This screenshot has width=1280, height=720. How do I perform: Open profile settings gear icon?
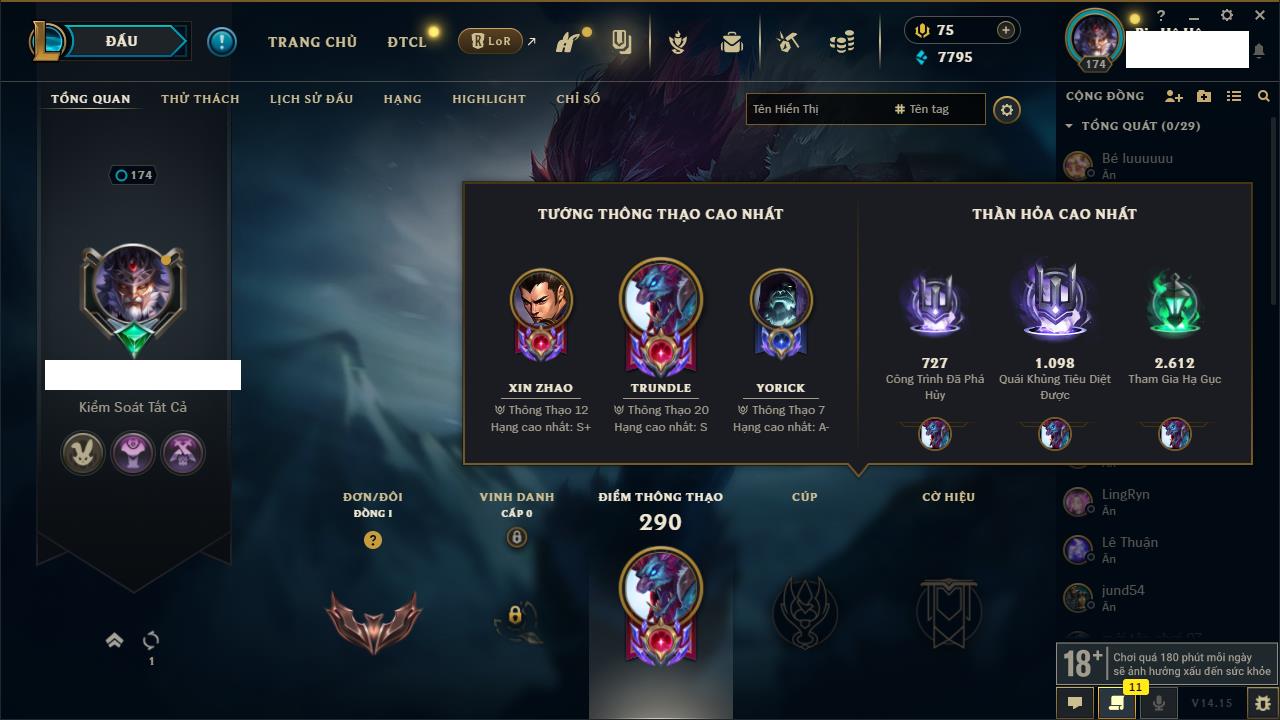[x=1007, y=110]
